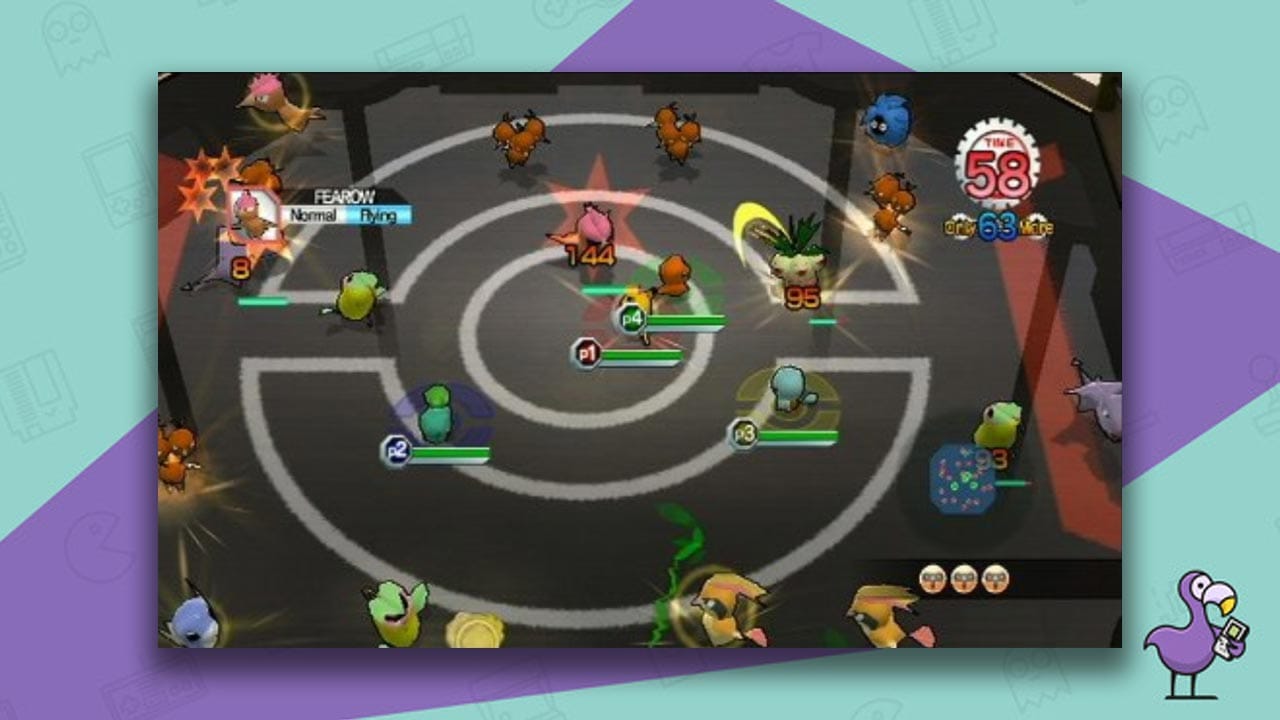The image size is (1280, 720).
Task: Select the p4 player badge icon
Action: point(630,318)
